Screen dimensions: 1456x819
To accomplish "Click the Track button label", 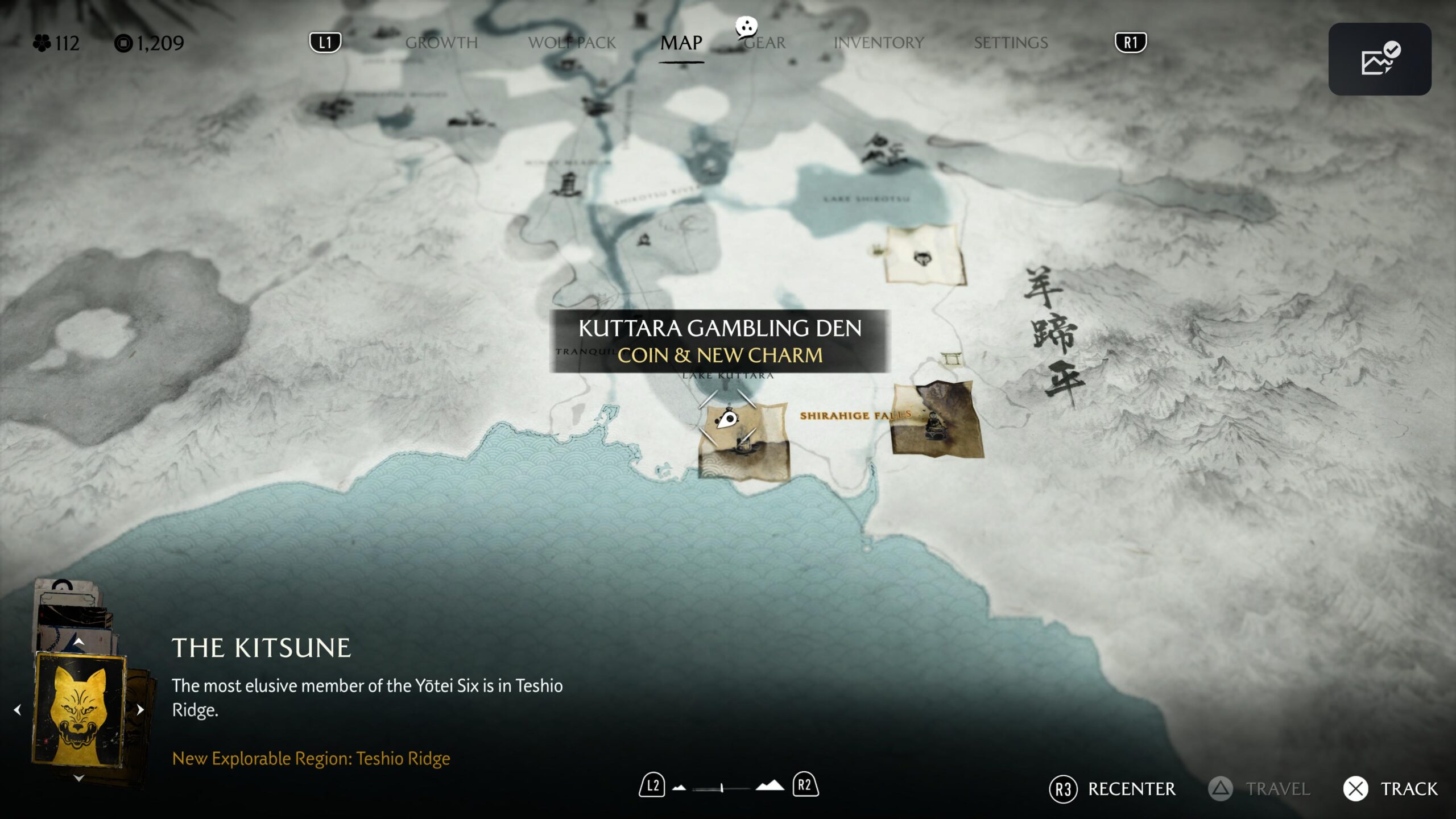I will pyautogui.click(x=1408, y=789).
